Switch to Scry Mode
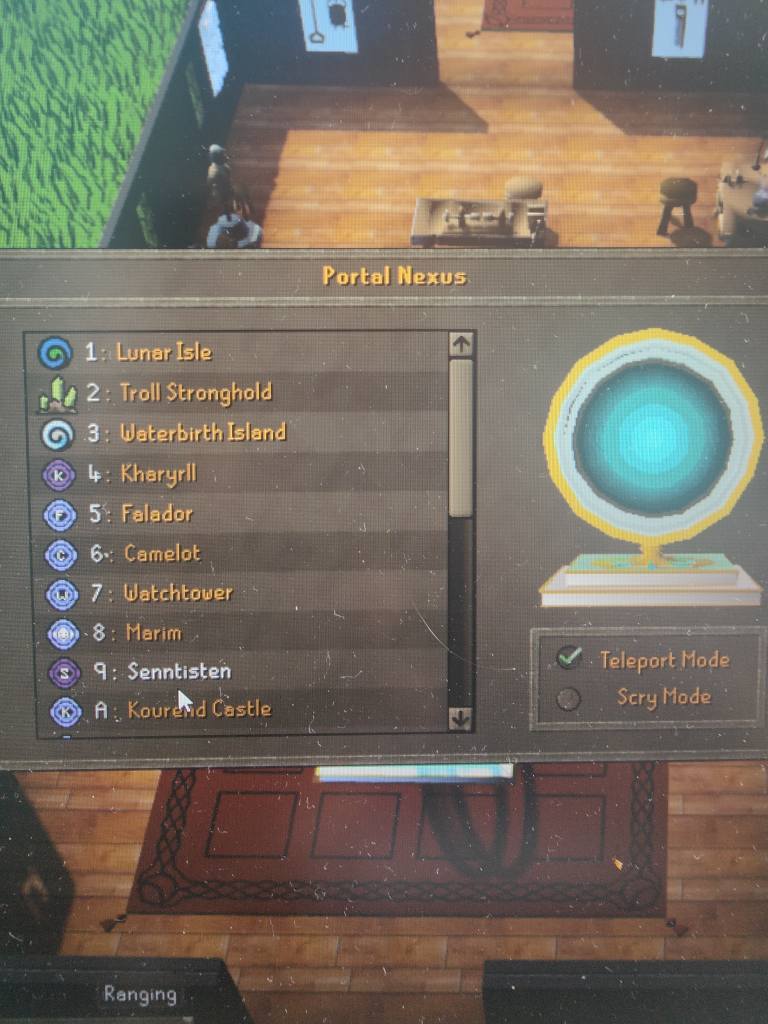This screenshot has height=1024, width=768. 569,698
